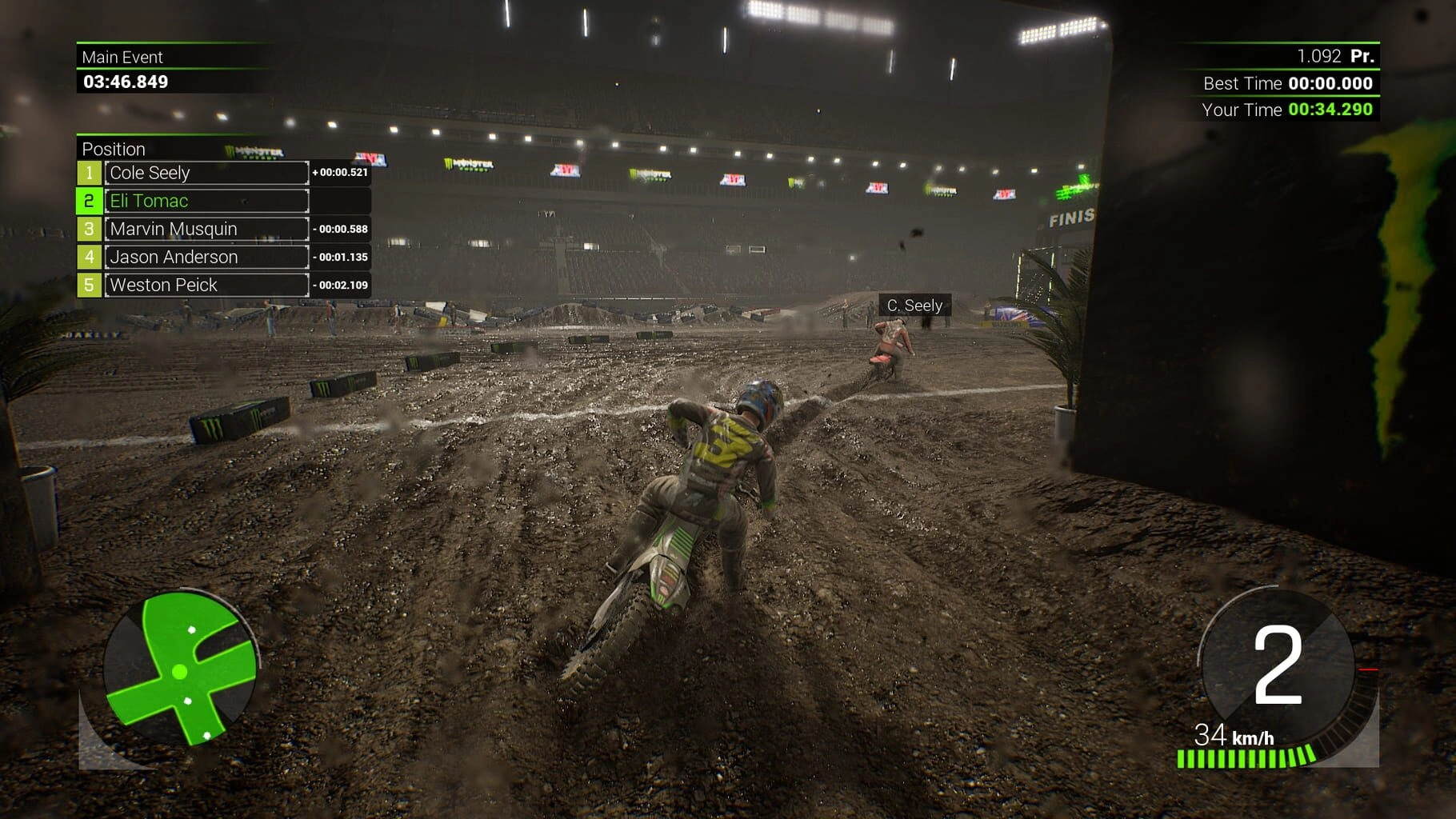Image resolution: width=1456 pixels, height=819 pixels.
Task: Choose Marvin Musquin in the standings
Action: 206,229
